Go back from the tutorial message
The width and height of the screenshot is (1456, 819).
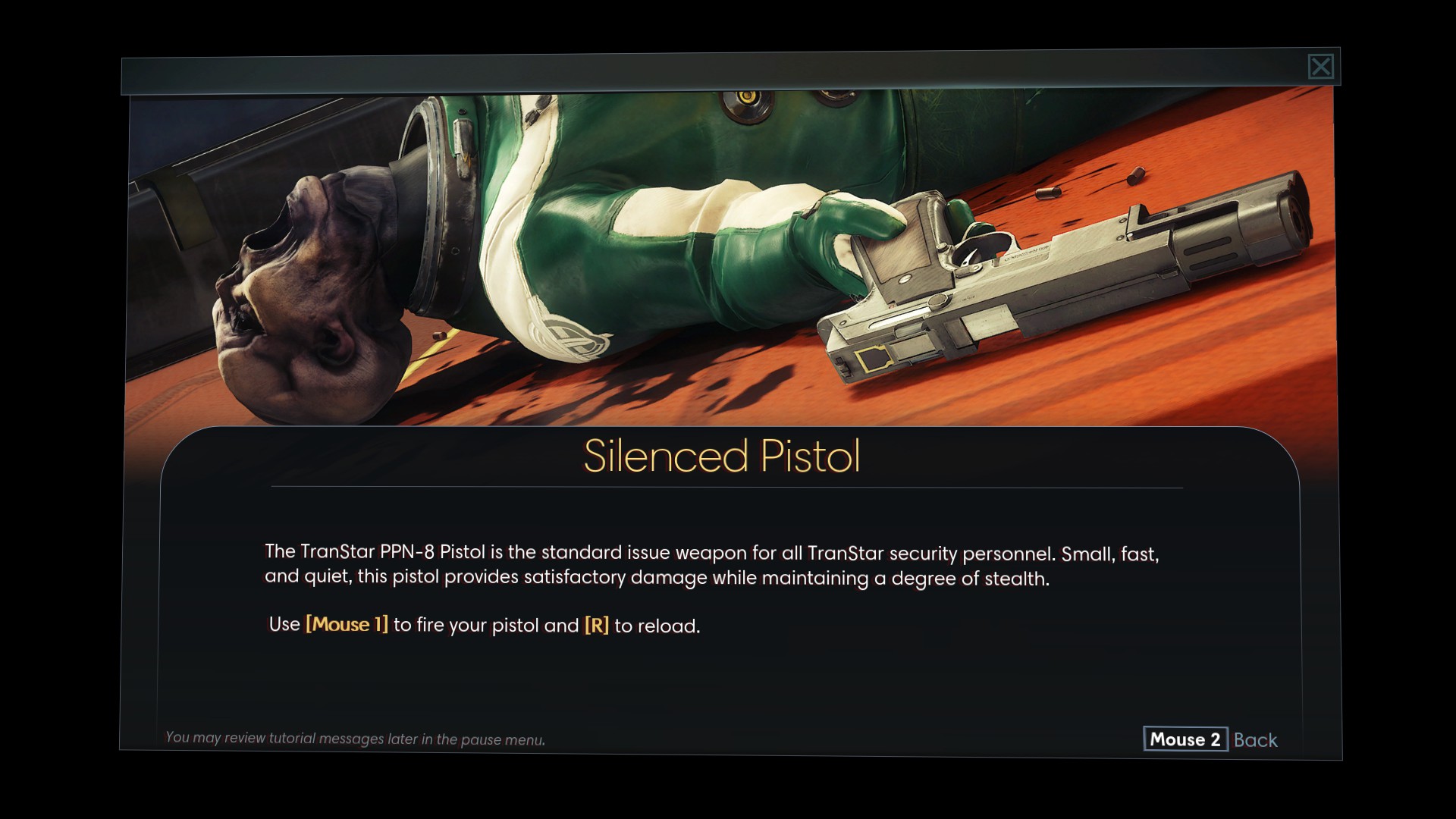1210,739
